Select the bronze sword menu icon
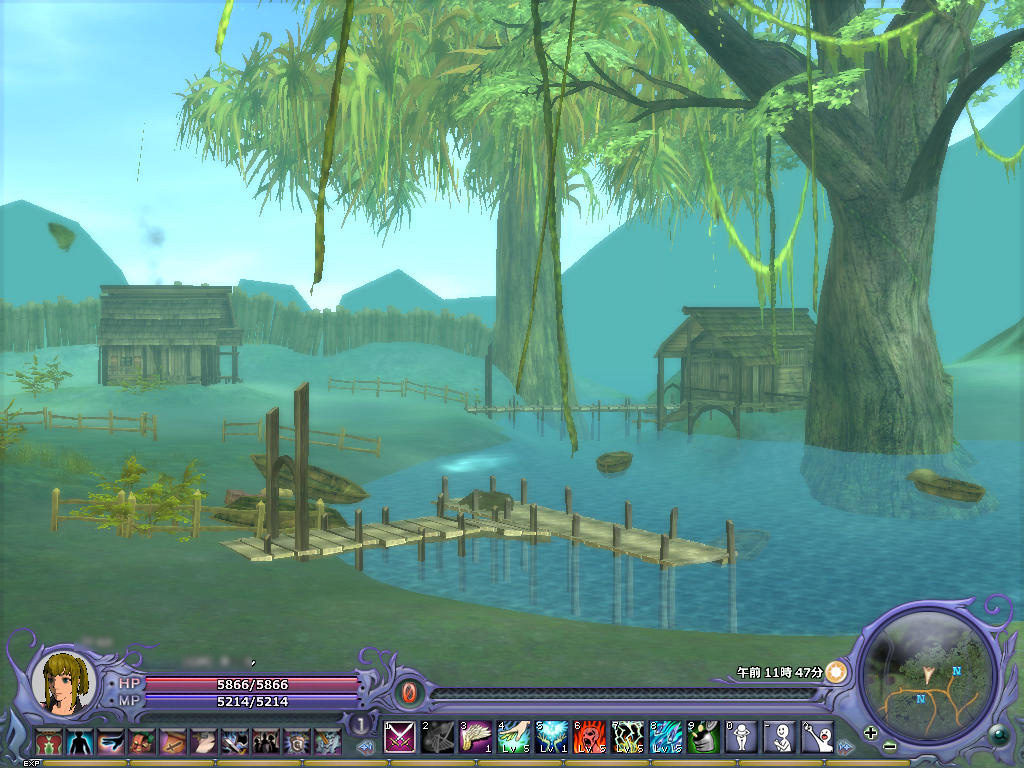The height and width of the screenshot is (768, 1024). pos(173,742)
